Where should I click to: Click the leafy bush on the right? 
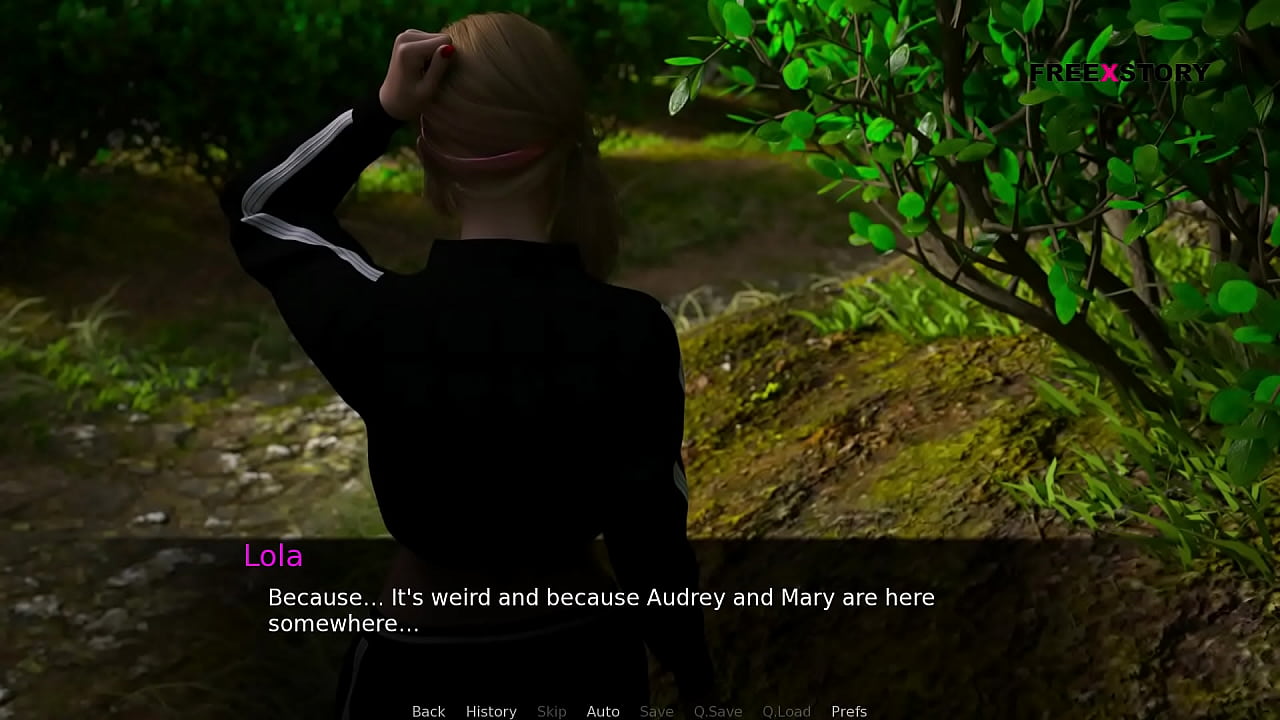[x=1000, y=180]
